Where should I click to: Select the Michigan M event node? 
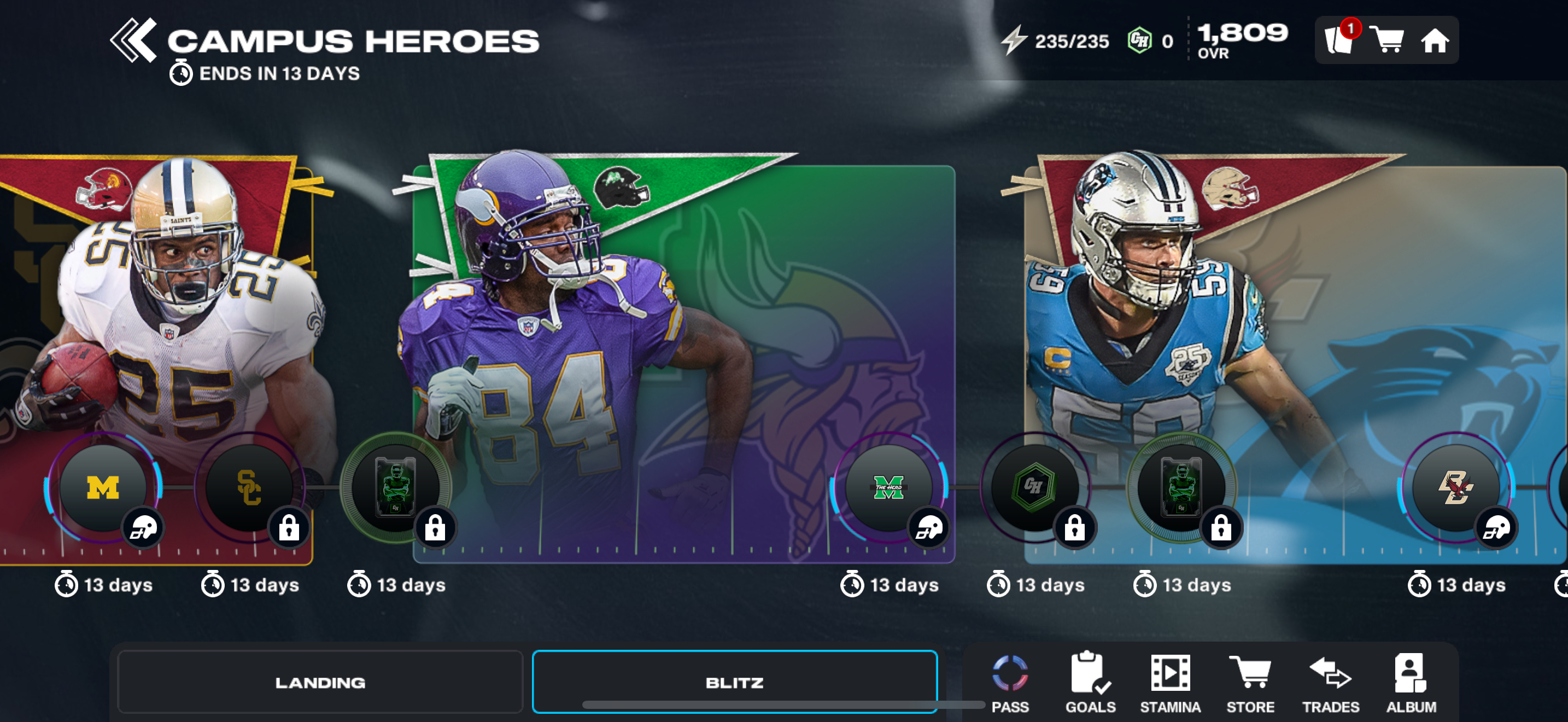point(103,488)
